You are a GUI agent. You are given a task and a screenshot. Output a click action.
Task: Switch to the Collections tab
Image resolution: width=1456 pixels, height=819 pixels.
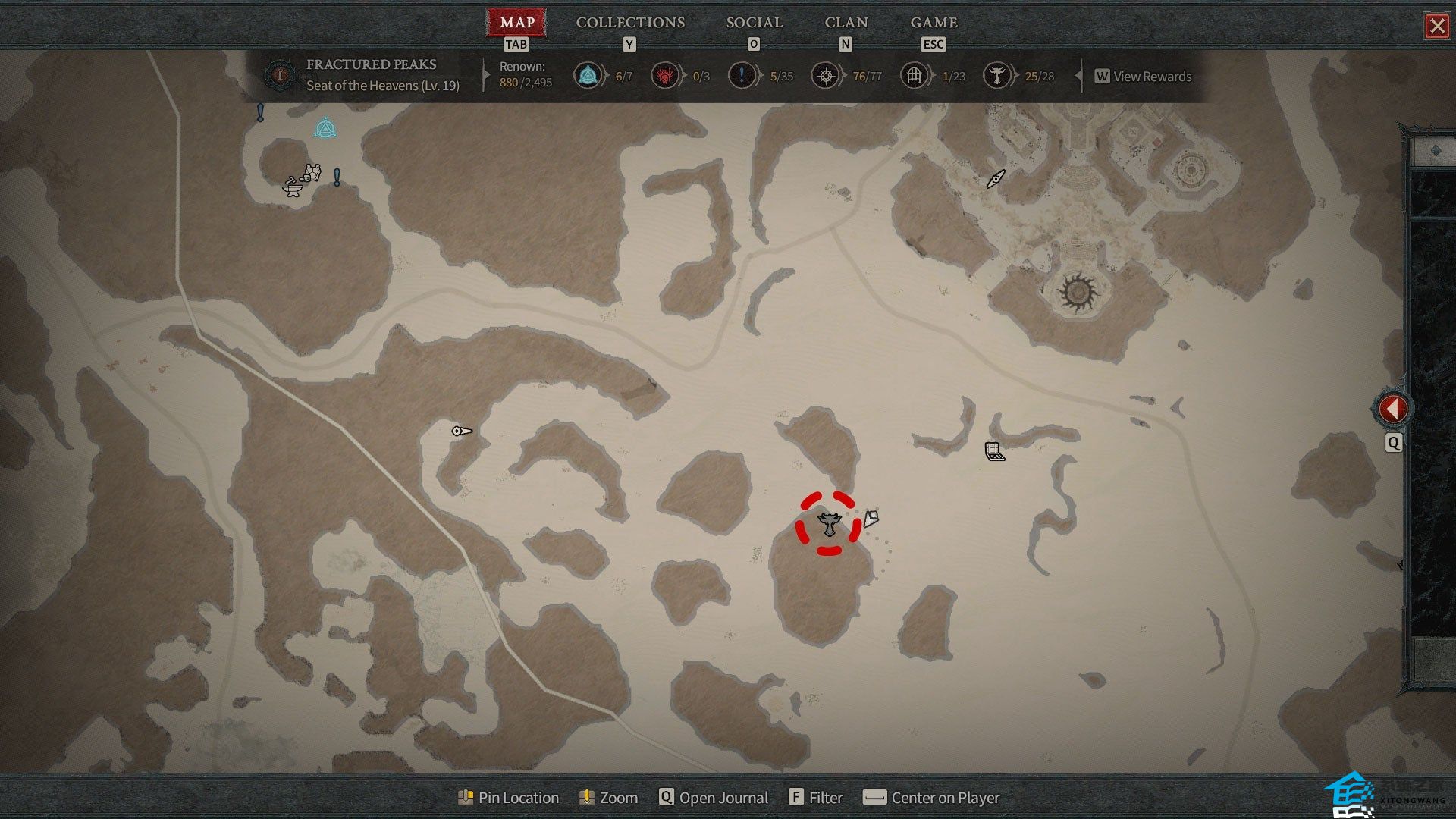630,23
